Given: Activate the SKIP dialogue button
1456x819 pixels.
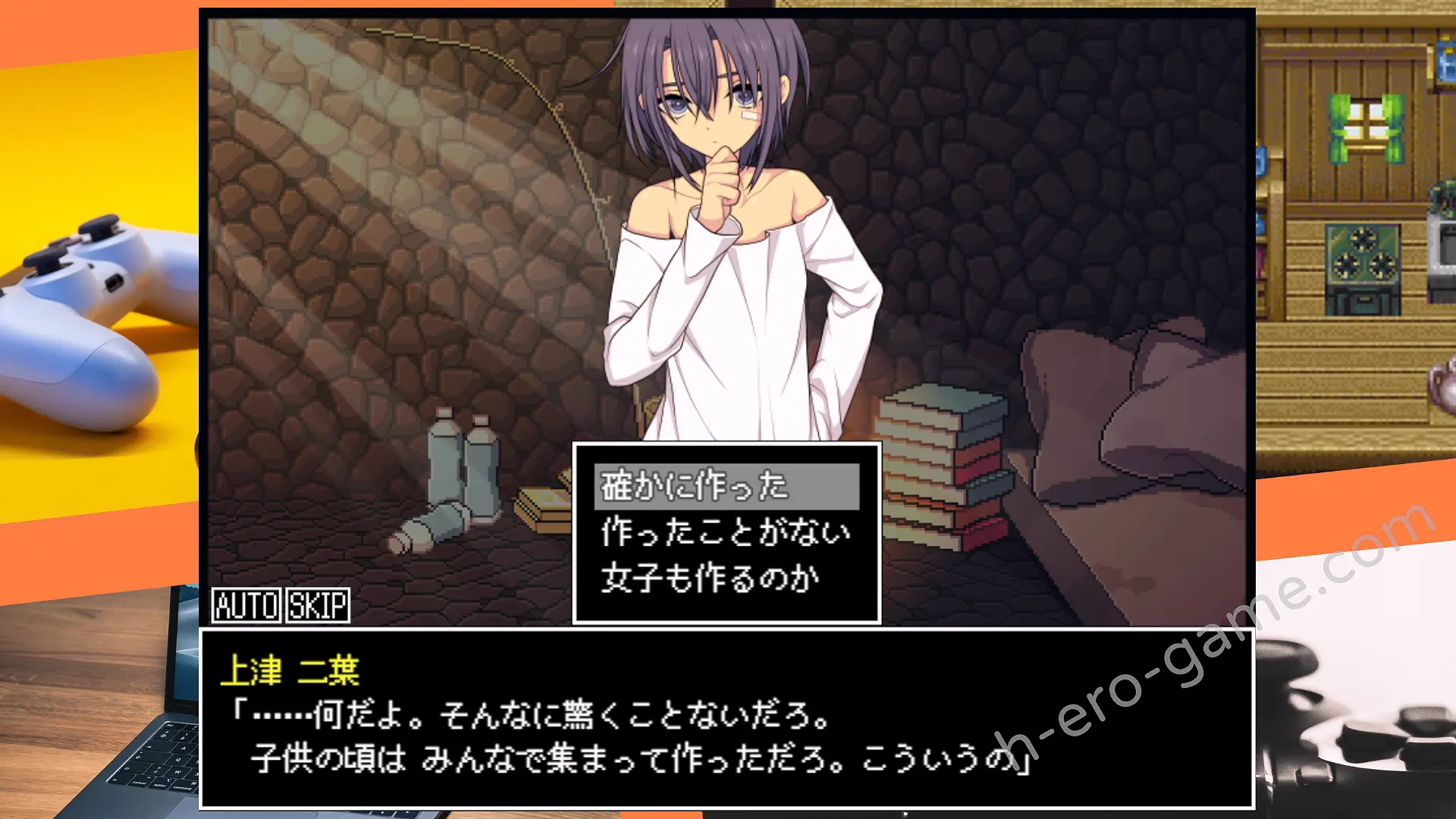Looking at the screenshot, I should tap(318, 605).
